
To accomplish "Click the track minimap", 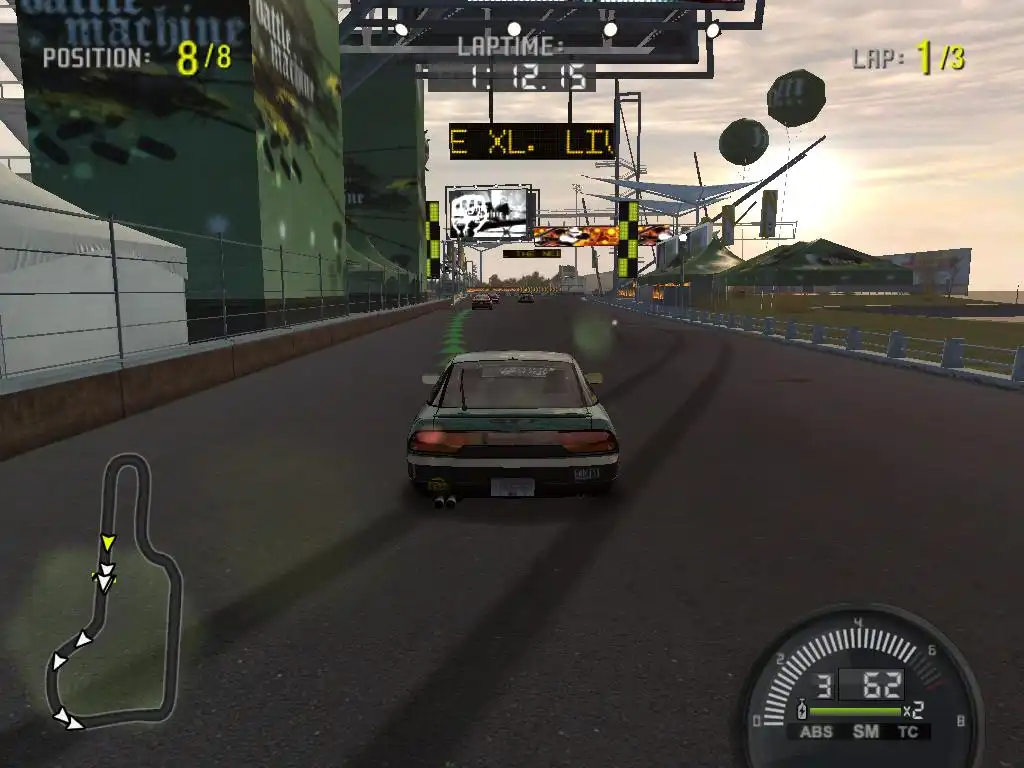I will pyautogui.click(x=115, y=590).
